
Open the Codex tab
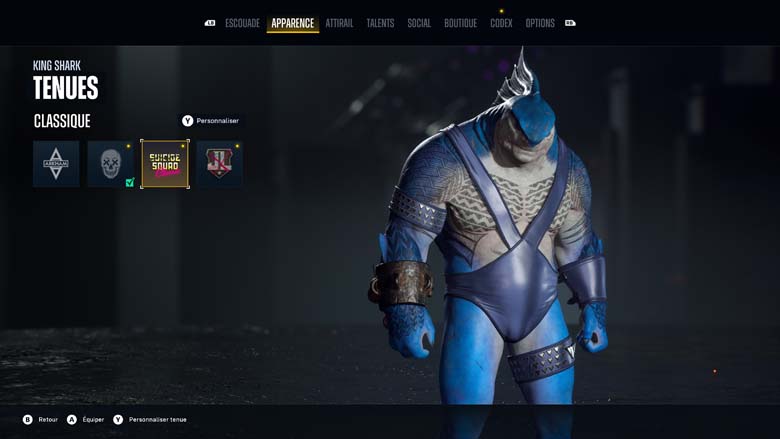(x=501, y=23)
